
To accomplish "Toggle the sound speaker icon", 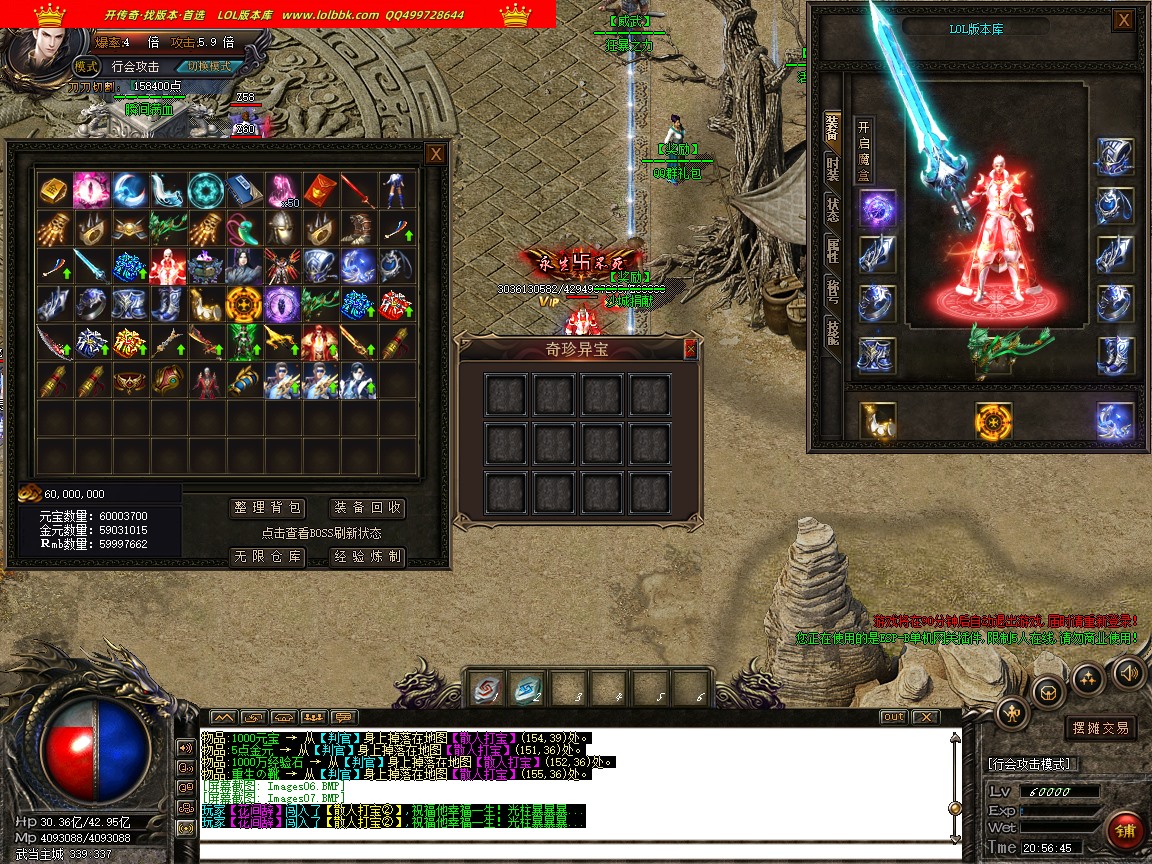I will [1129, 671].
